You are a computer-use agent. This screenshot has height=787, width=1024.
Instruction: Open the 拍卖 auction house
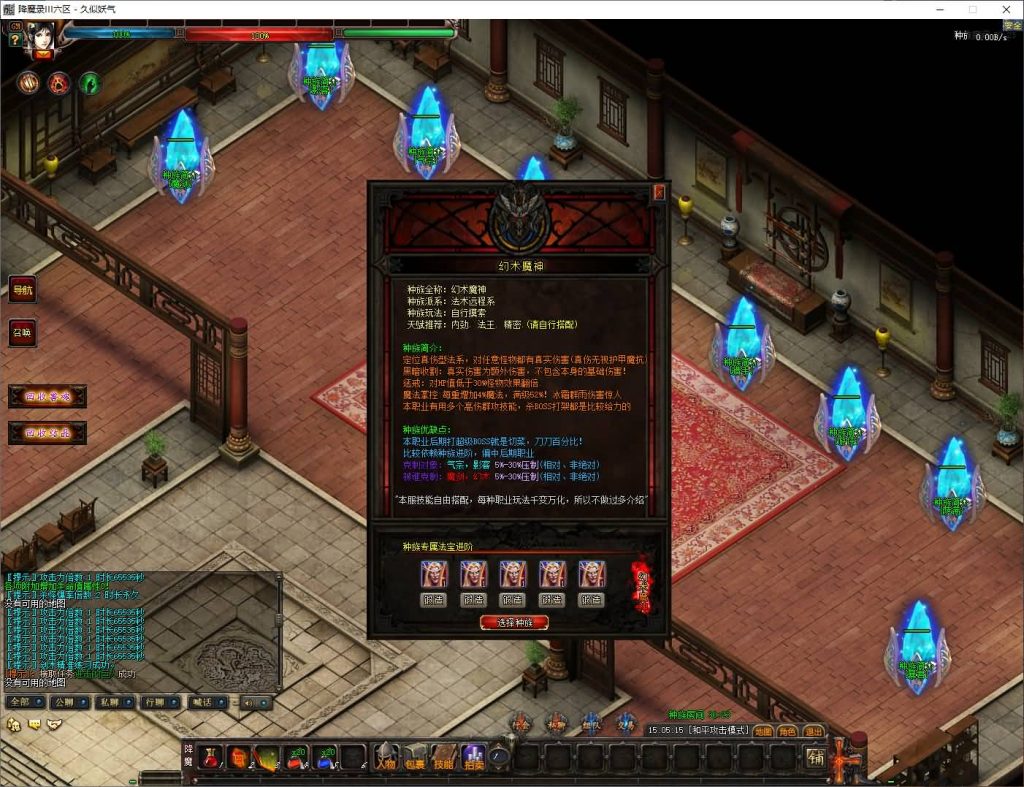(473, 758)
